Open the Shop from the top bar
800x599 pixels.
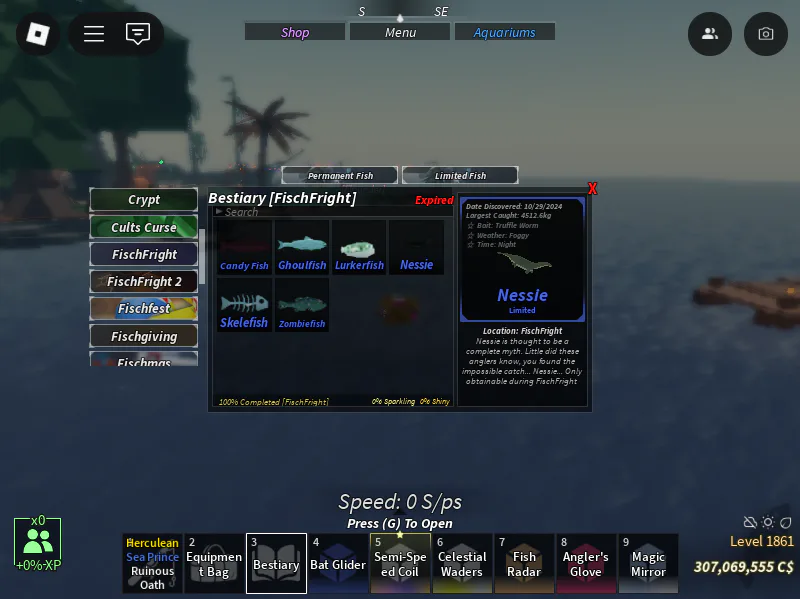296,32
